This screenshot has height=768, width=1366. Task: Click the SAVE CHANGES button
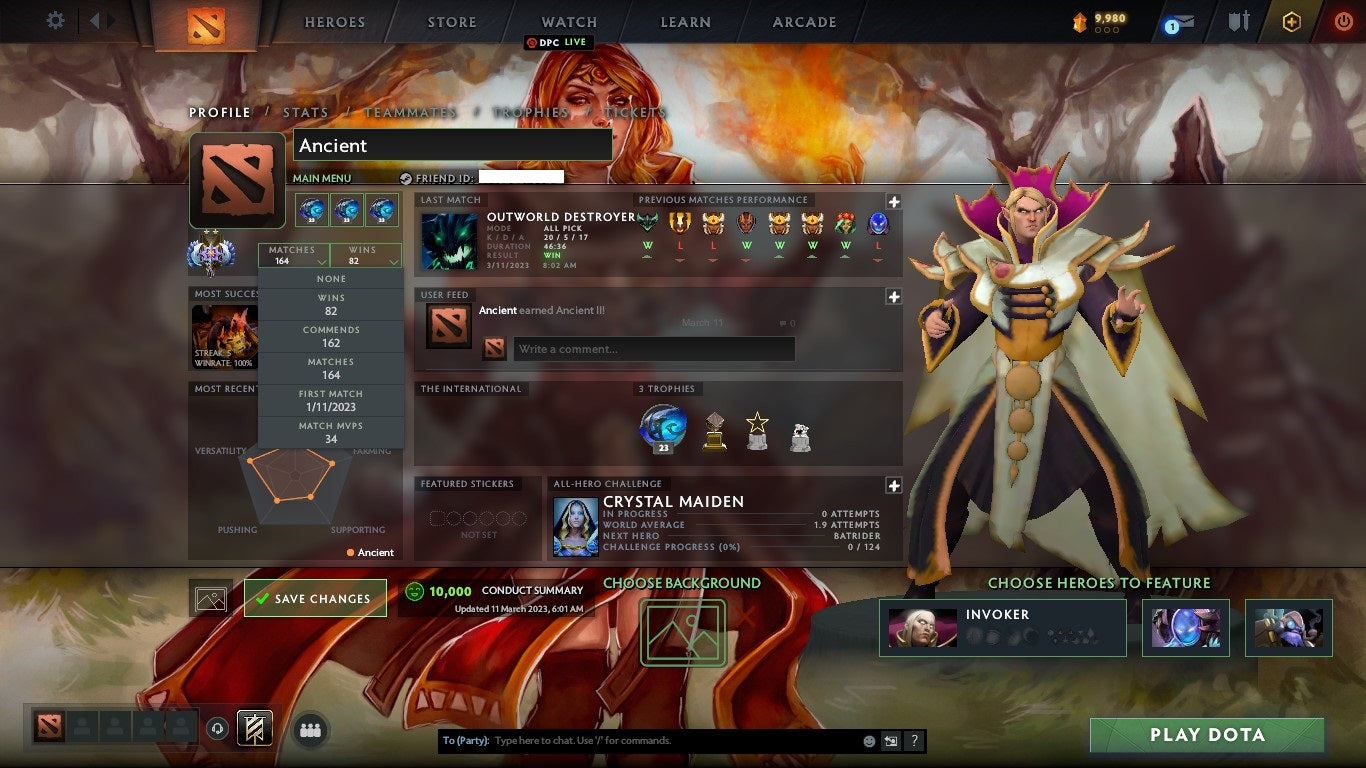coord(315,597)
